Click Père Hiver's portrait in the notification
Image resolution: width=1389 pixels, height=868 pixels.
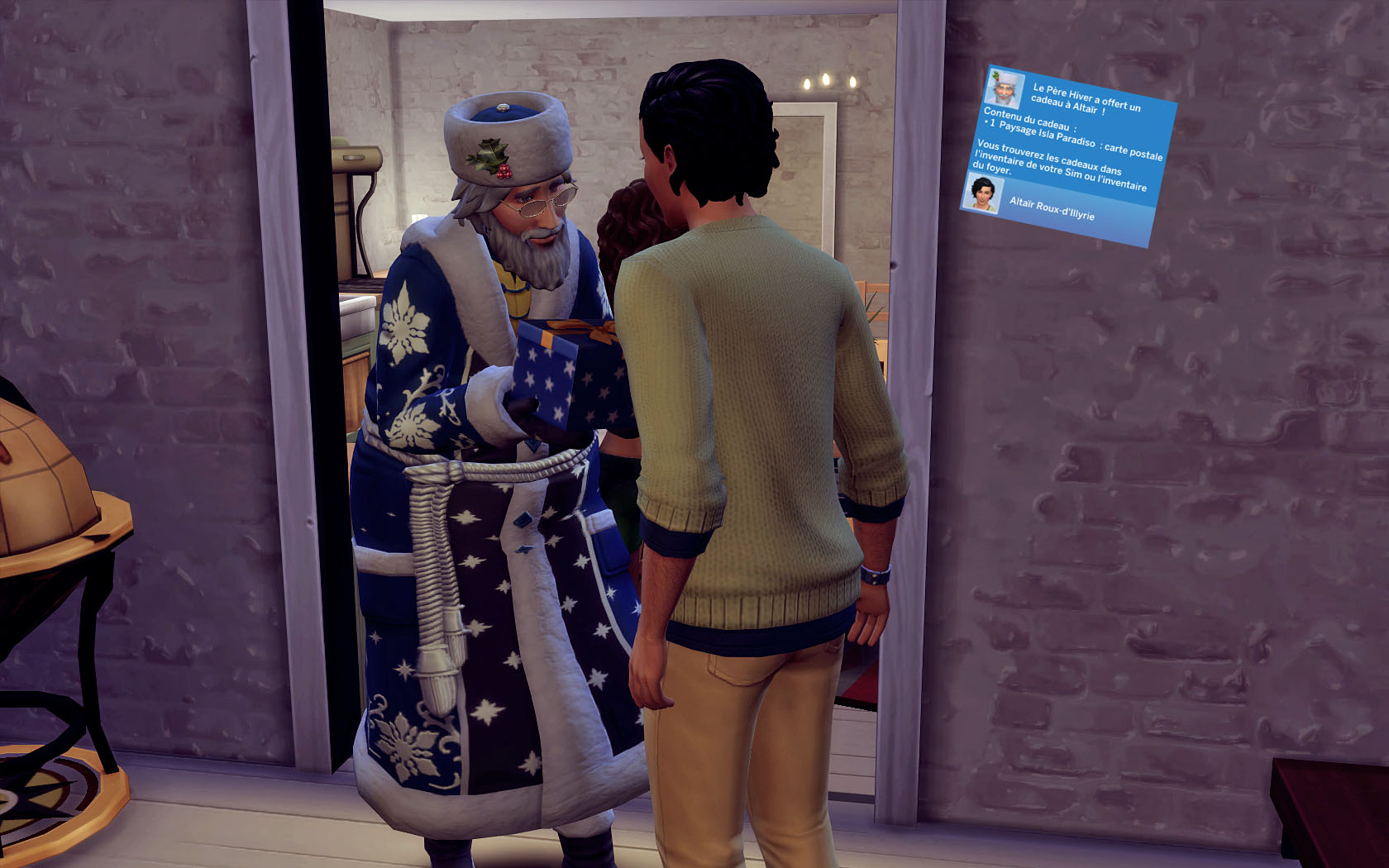1005,88
